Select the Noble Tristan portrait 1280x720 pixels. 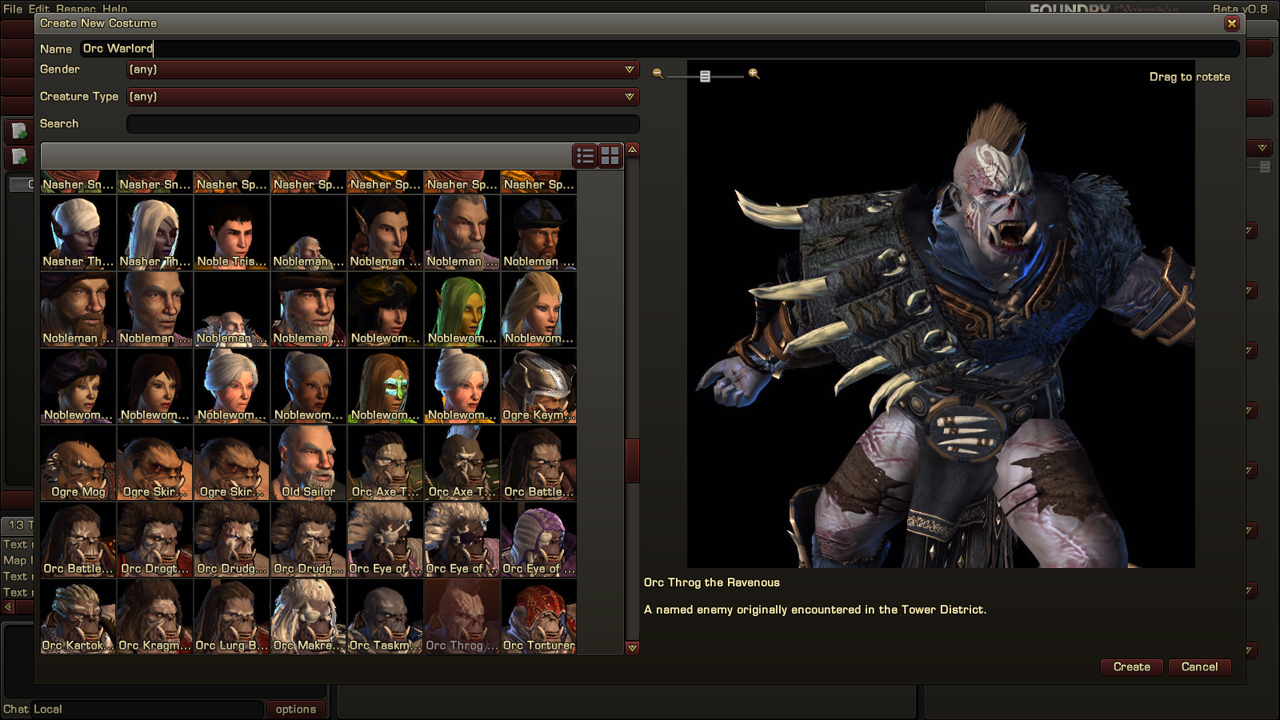(x=232, y=233)
